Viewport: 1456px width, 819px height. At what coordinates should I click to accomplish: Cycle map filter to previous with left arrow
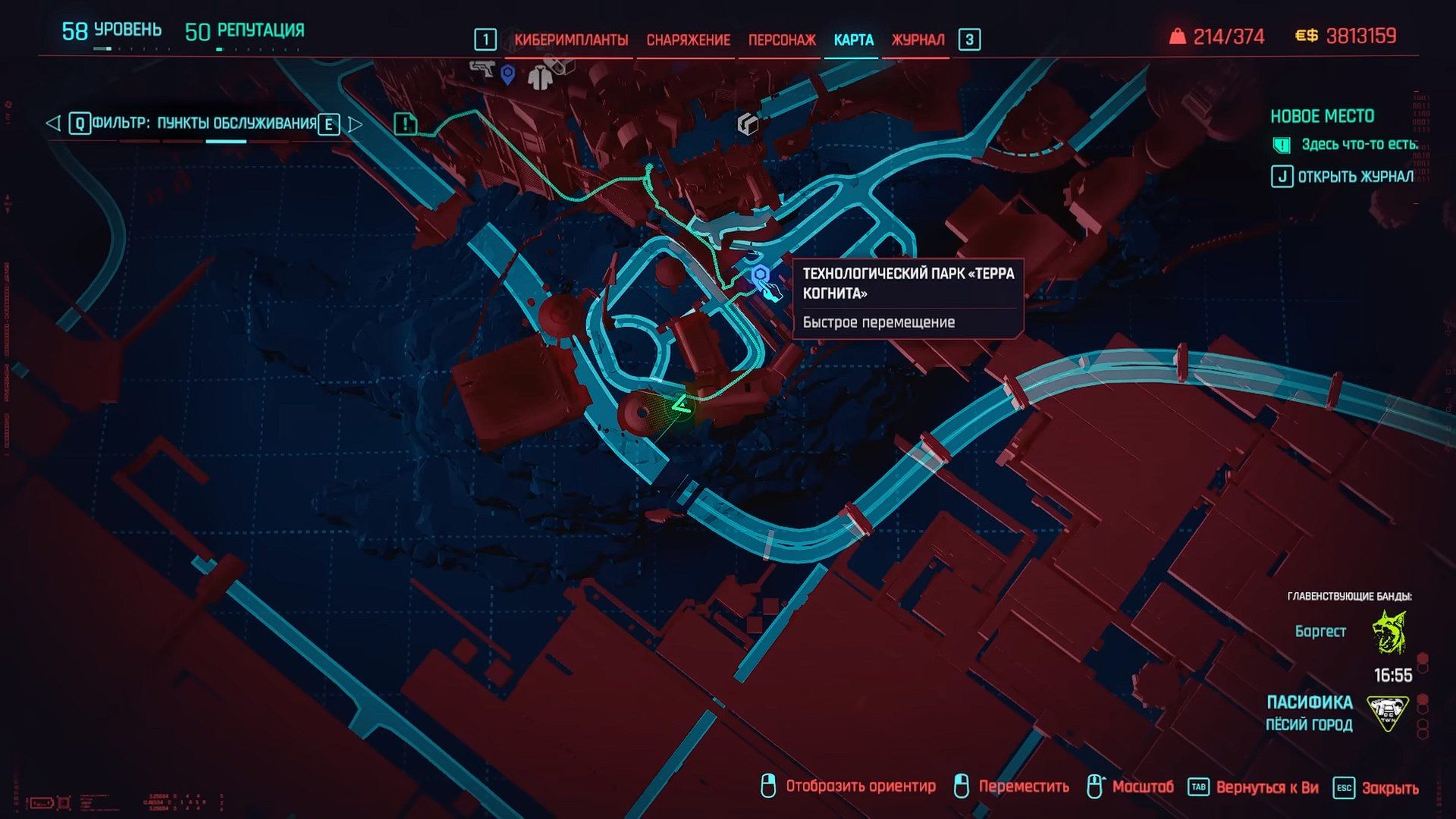click(52, 123)
